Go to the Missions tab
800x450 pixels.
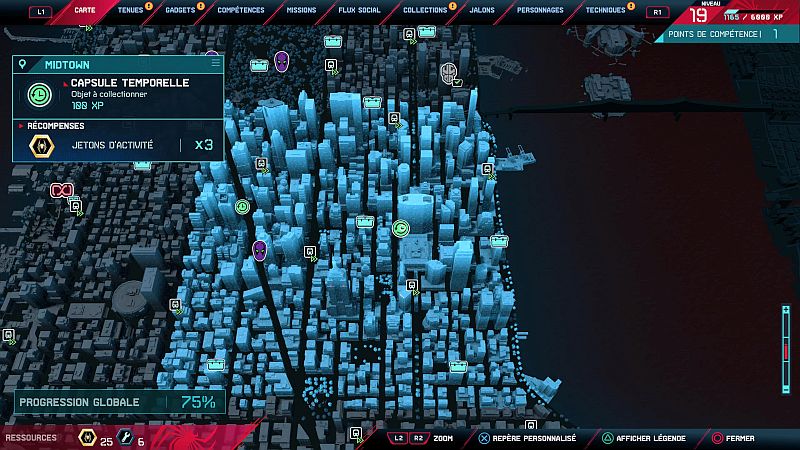point(301,10)
